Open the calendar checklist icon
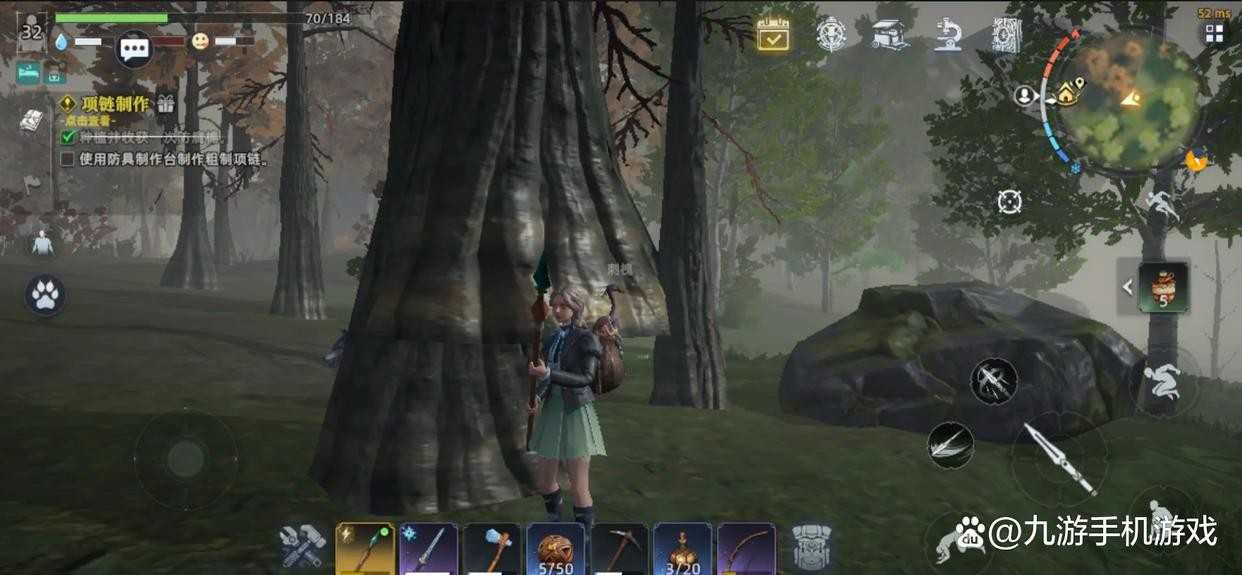The image size is (1242, 575). click(x=773, y=34)
